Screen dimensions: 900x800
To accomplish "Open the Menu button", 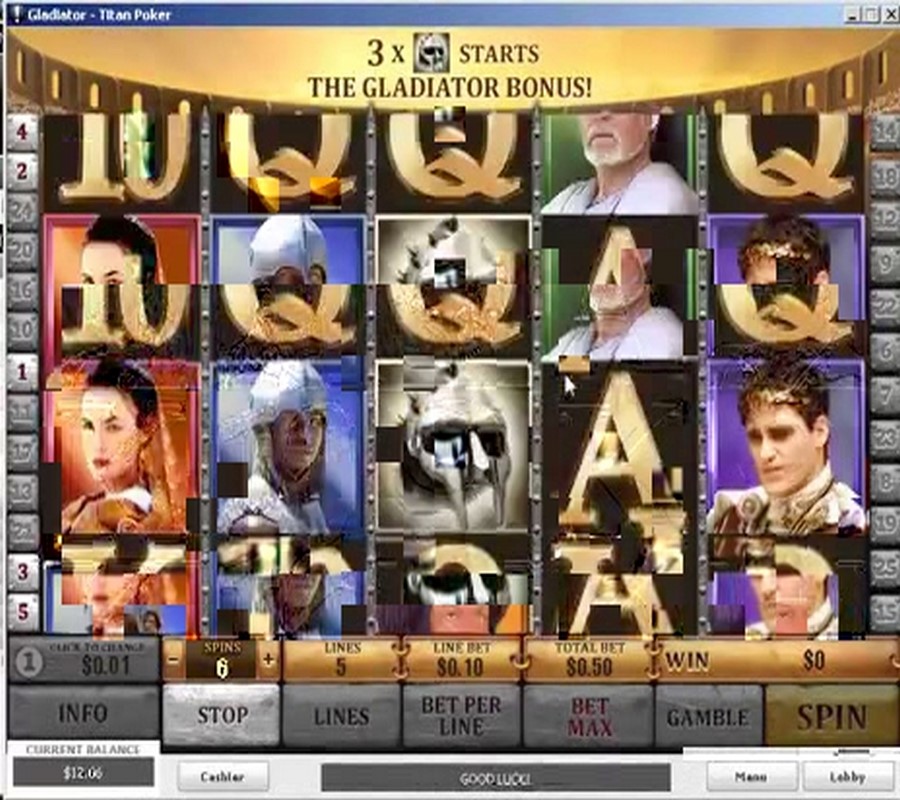I will 751,776.
